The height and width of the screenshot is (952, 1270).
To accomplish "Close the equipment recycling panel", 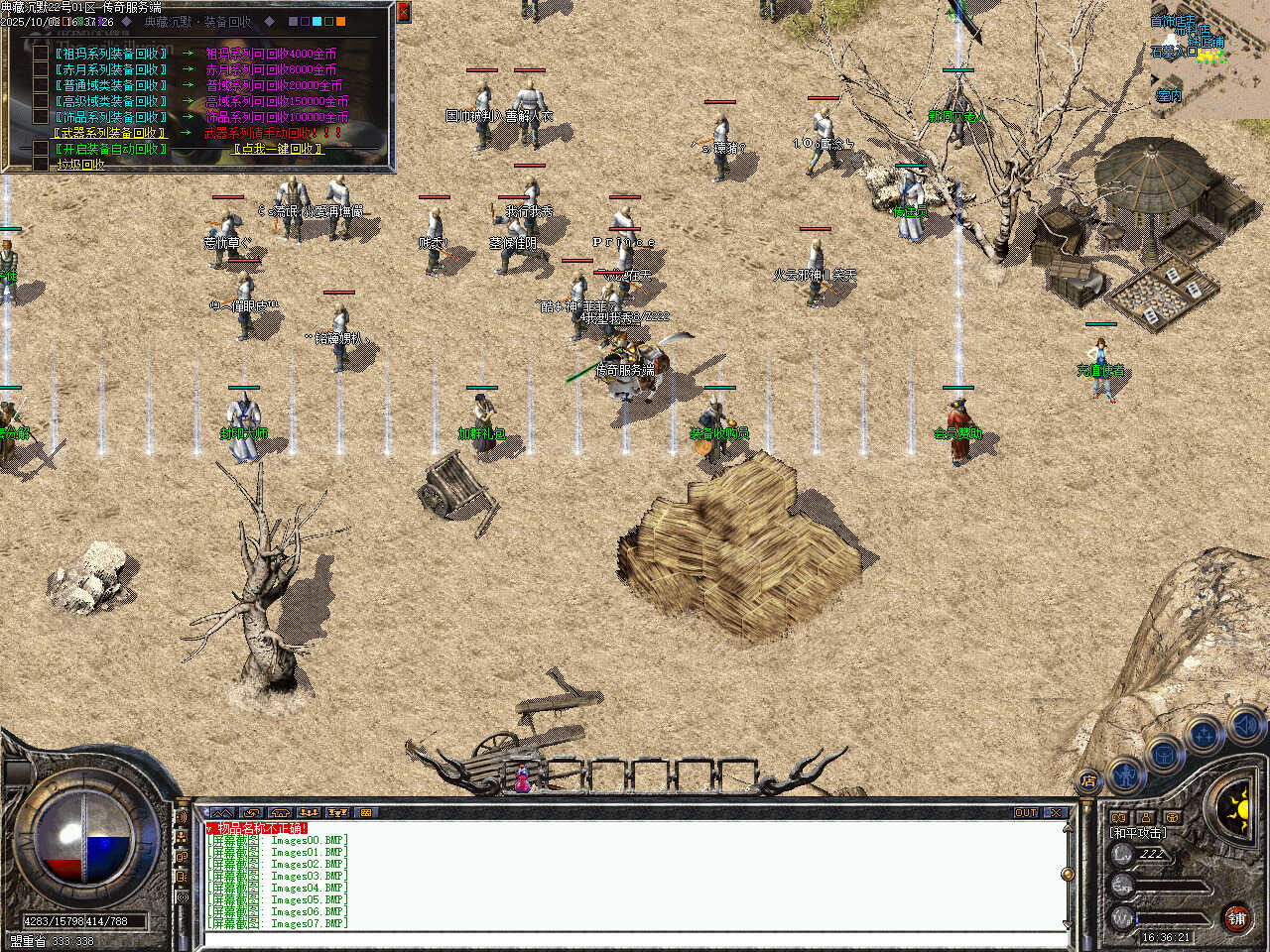I will pos(403,12).
